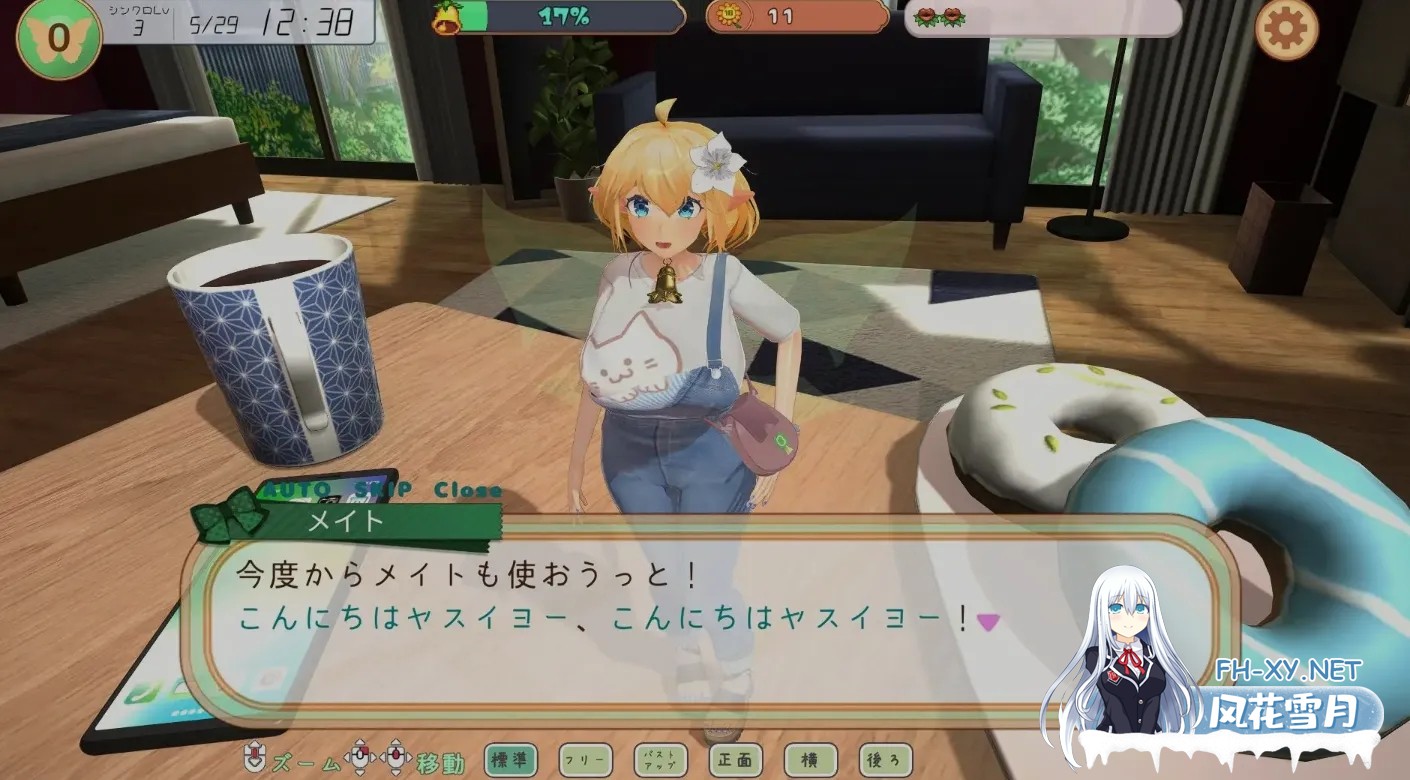Choose the バストアップ camera view
The image size is (1410, 780).
coord(660,761)
